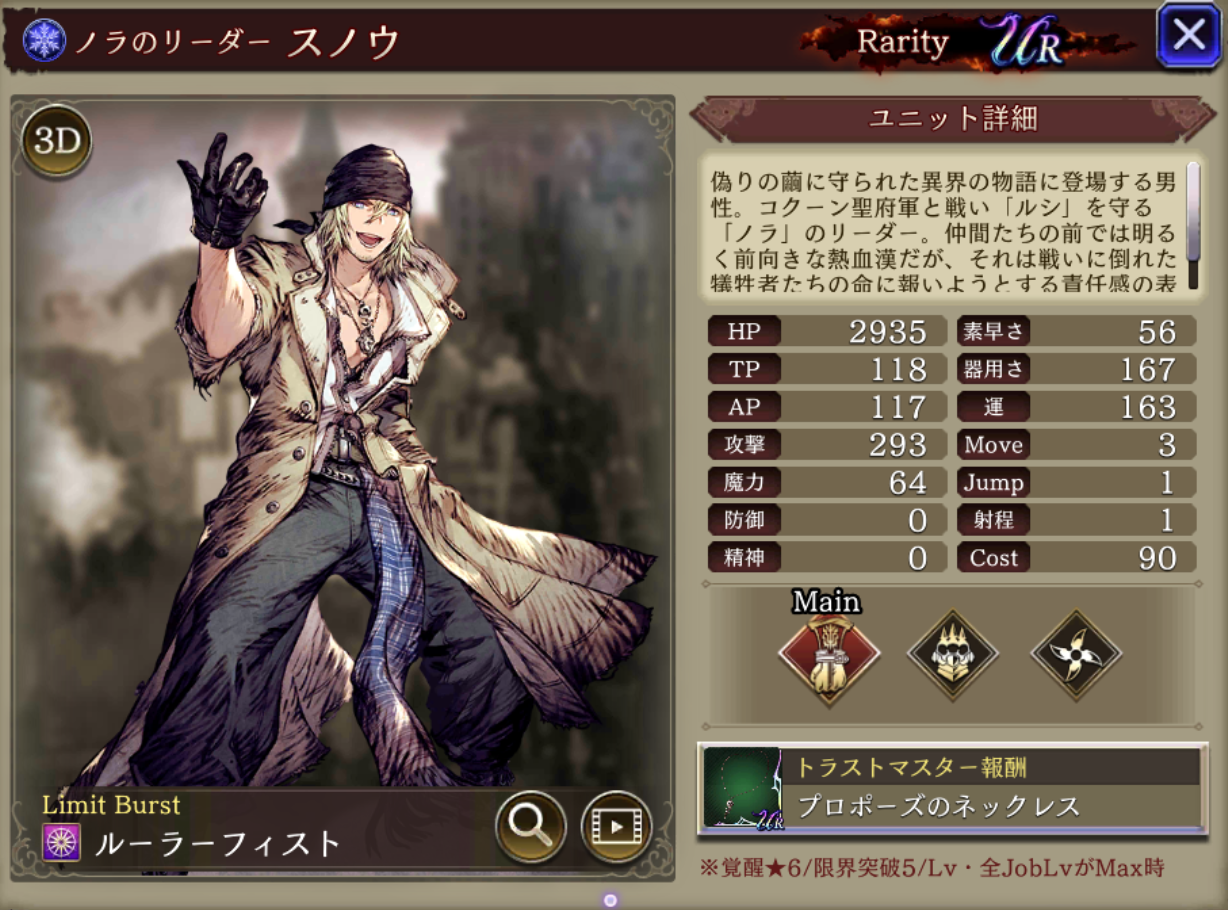The width and height of the screenshot is (1228, 910).
Task: Click the ice element snowflake icon
Action: pos(44,41)
